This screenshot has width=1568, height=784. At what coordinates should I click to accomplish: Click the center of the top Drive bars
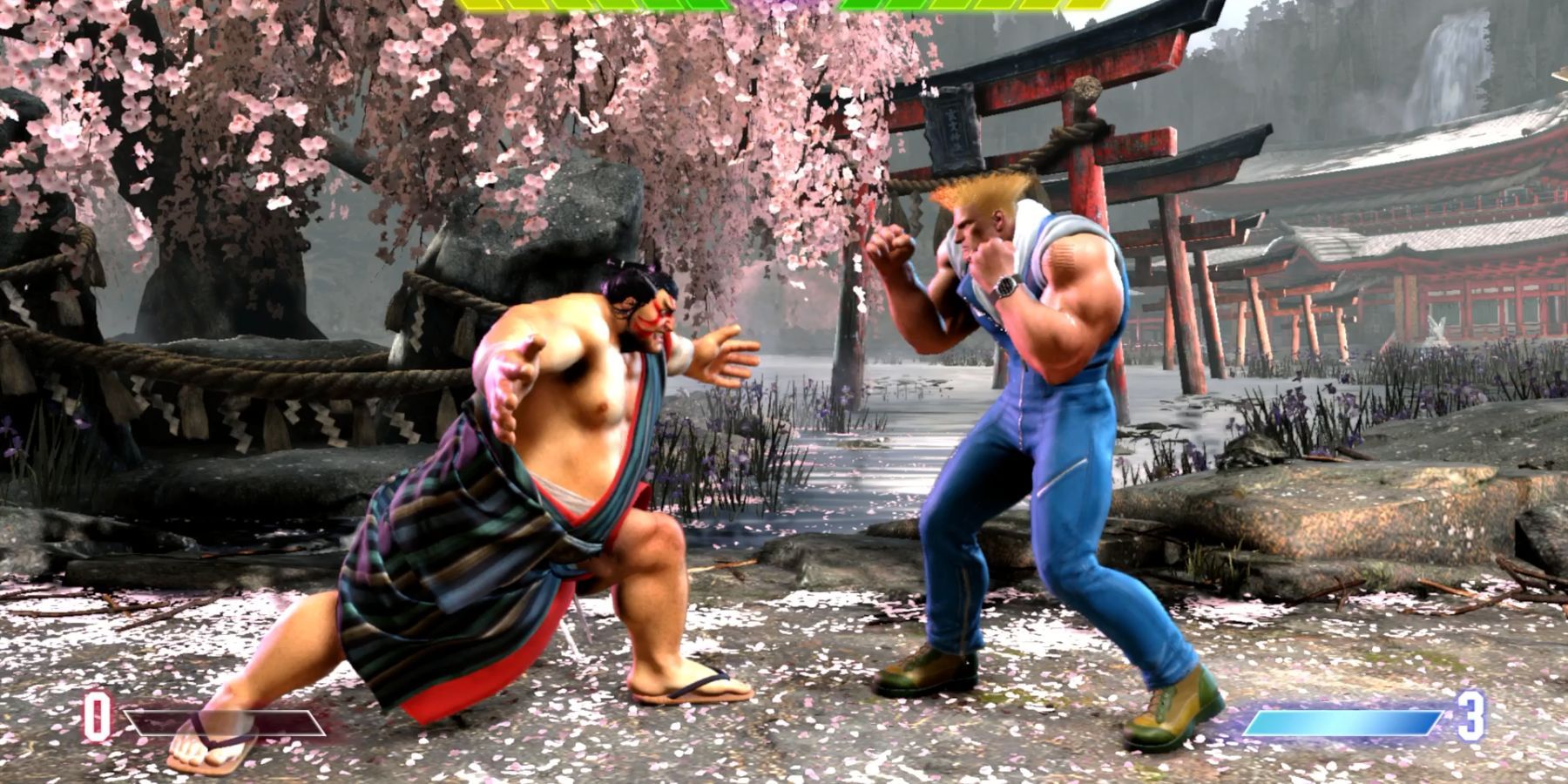(x=784, y=7)
